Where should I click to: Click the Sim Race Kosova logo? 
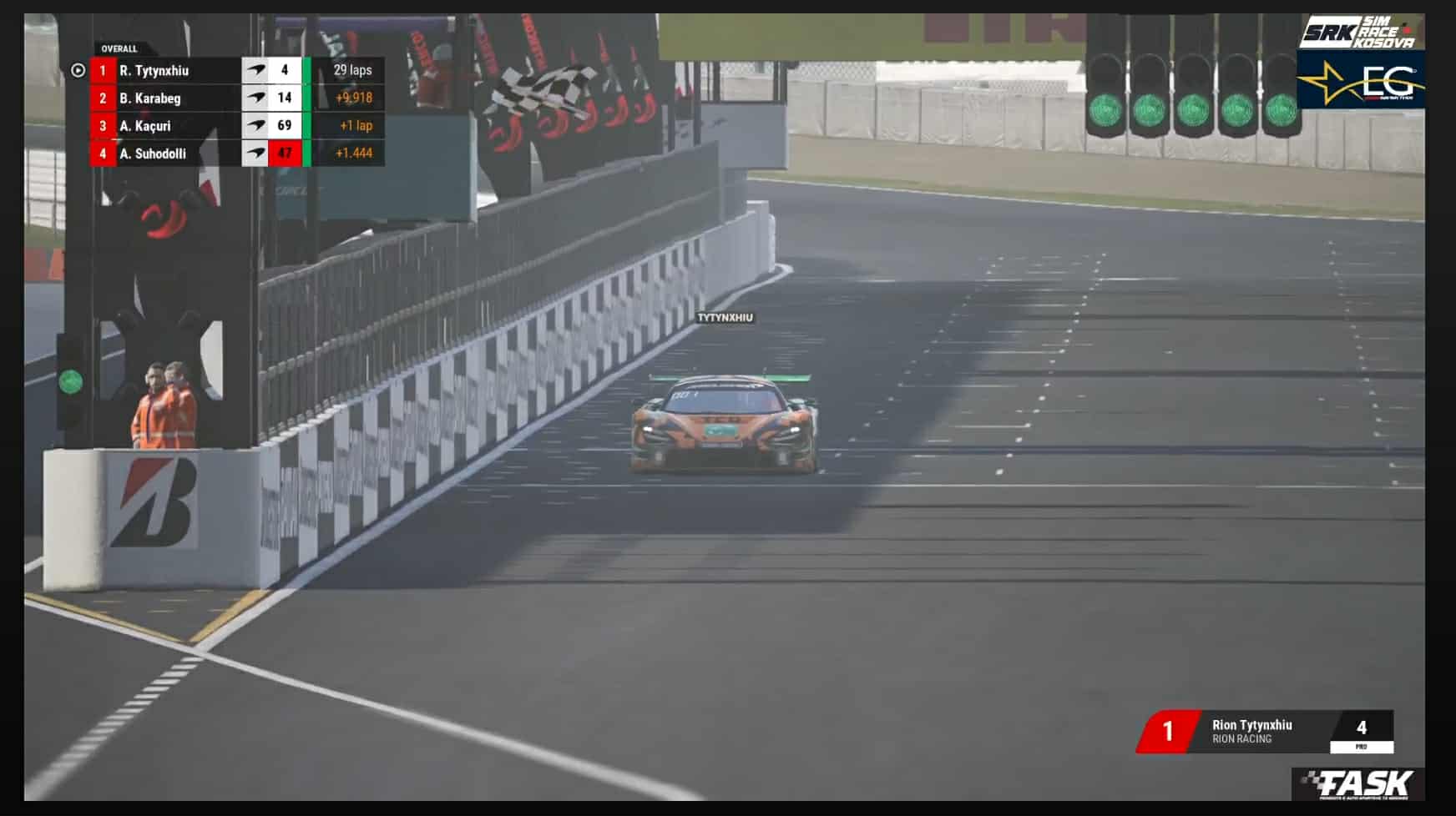coord(1359,33)
